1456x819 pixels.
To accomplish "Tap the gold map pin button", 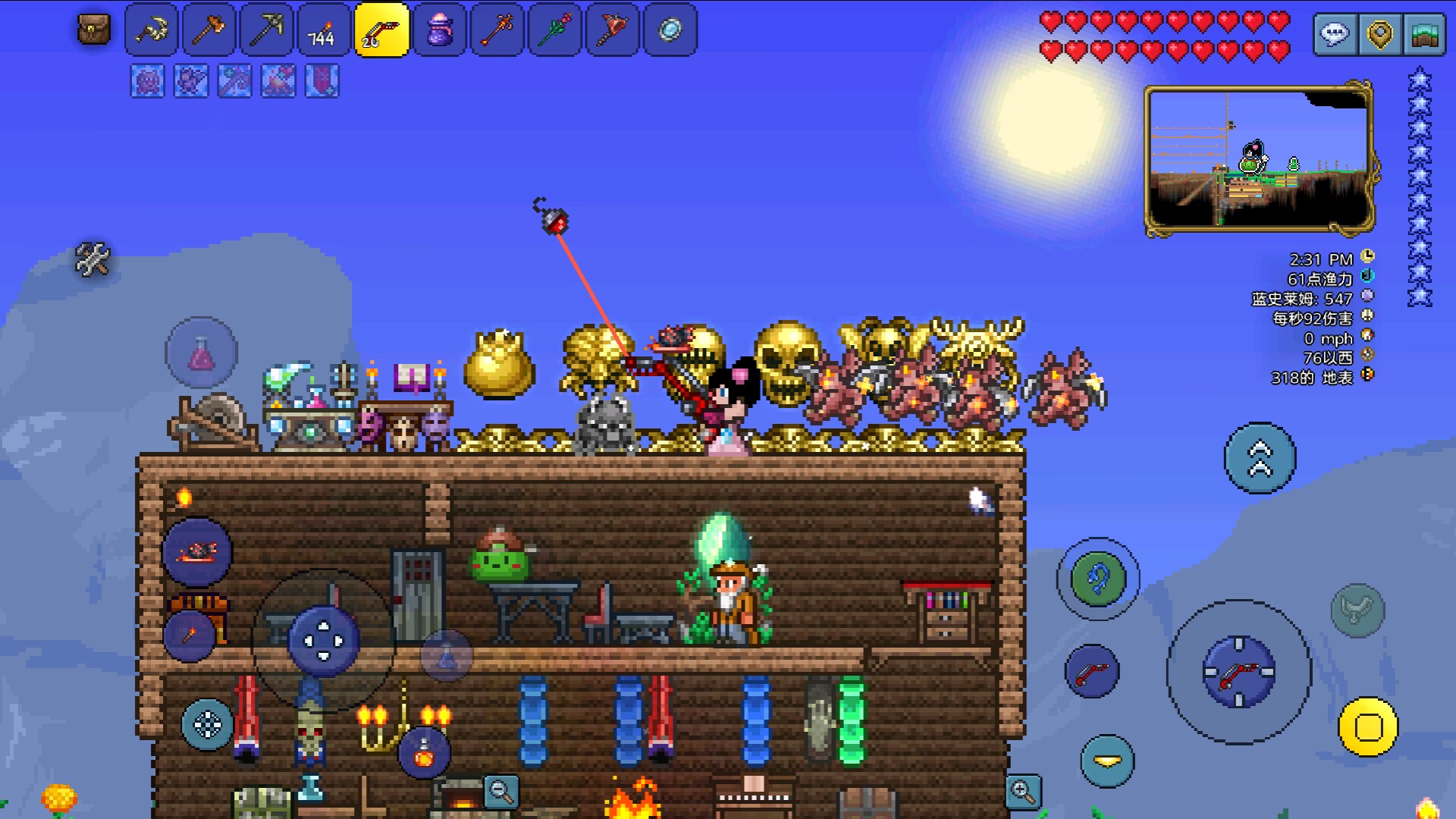I will pyautogui.click(x=1379, y=35).
